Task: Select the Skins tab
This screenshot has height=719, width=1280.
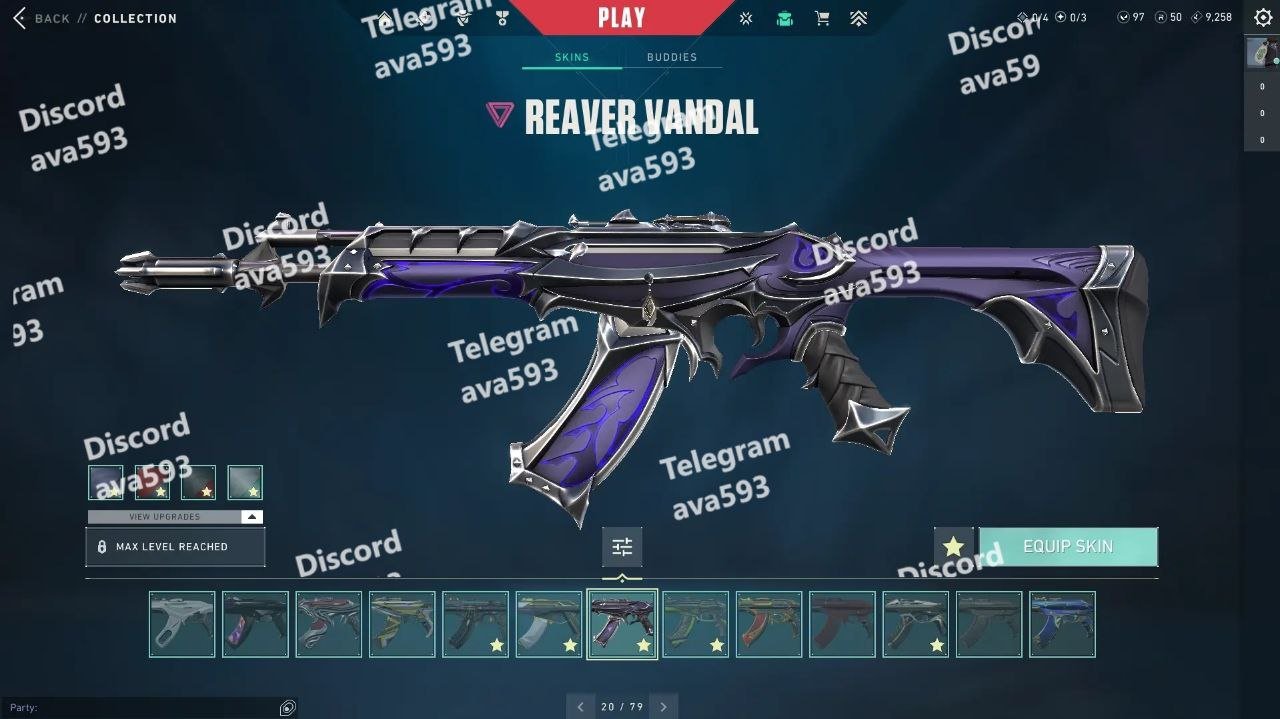Action: coord(572,57)
